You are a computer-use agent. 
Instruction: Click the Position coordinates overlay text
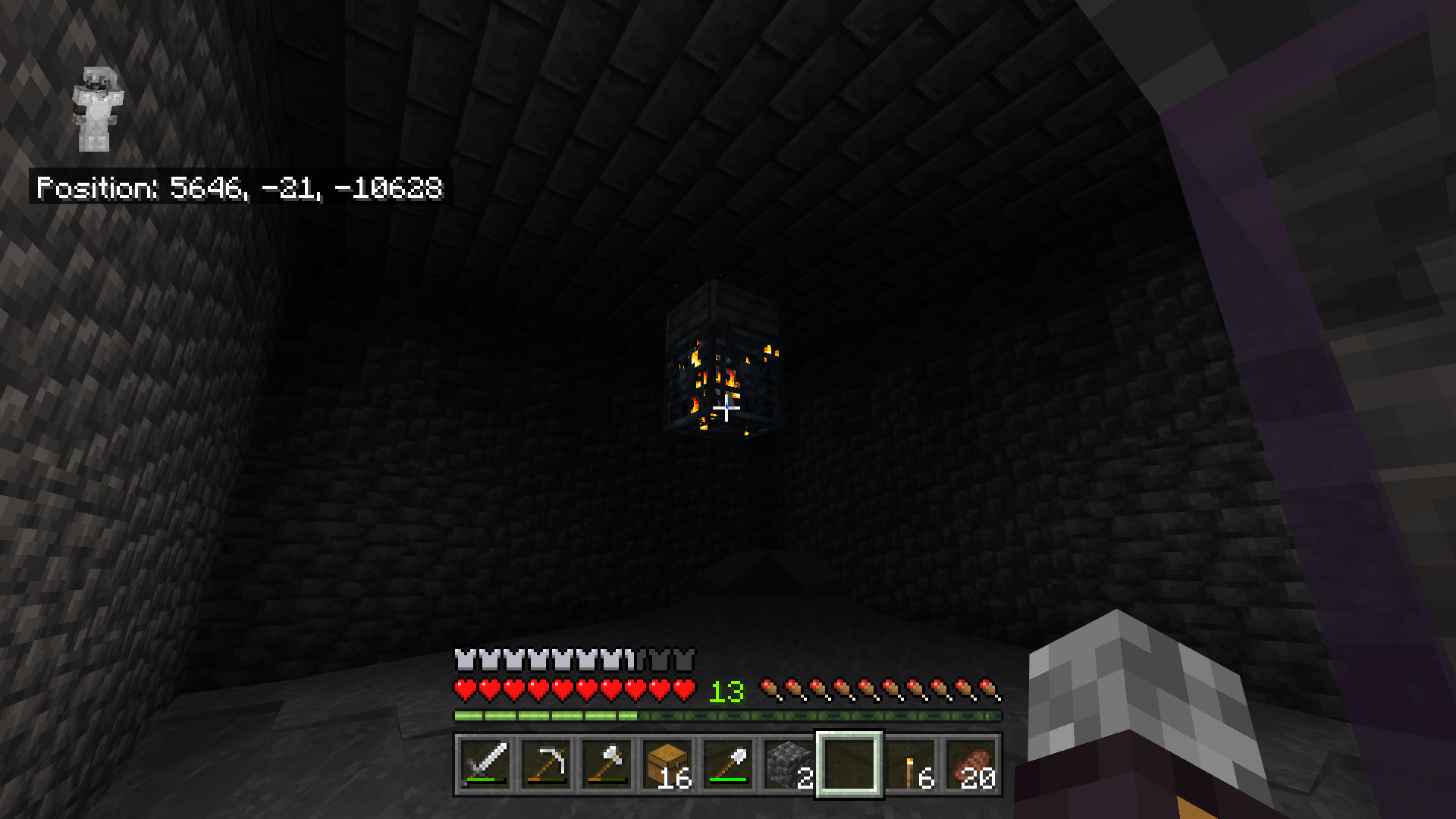(239, 188)
